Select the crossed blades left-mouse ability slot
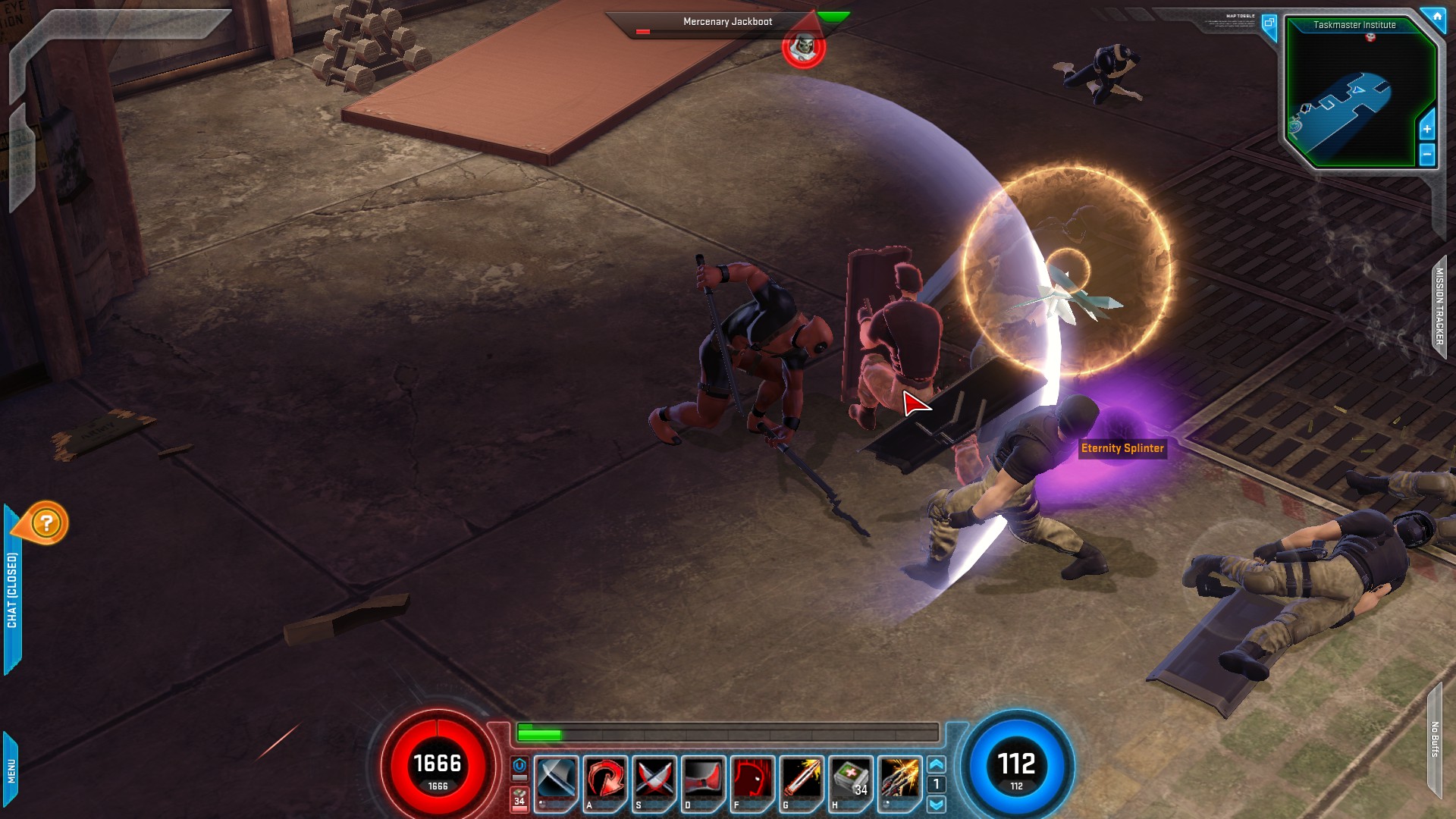 [556, 779]
